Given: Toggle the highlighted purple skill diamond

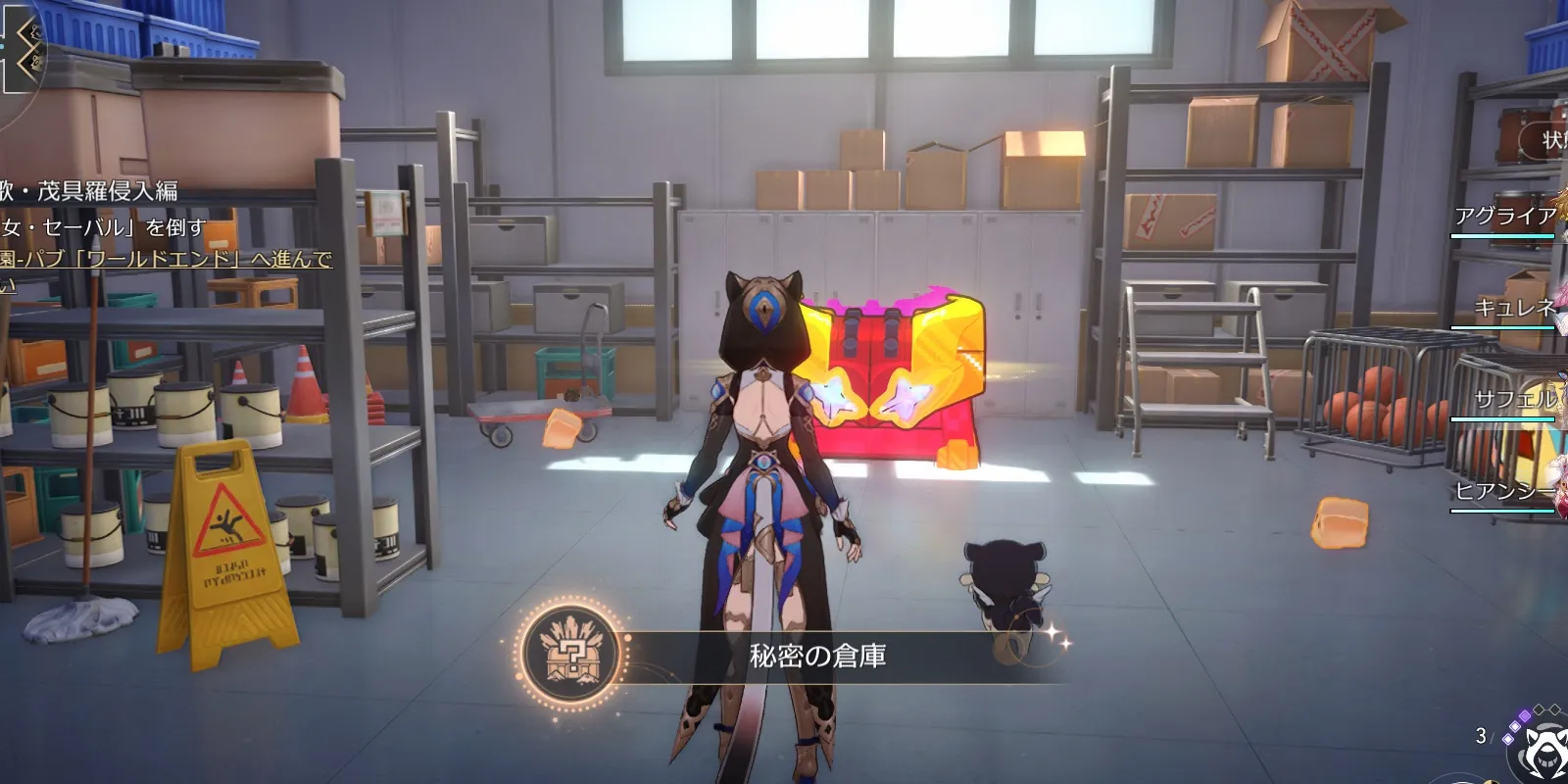Looking at the screenshot, I should (x=1525, y=716).
